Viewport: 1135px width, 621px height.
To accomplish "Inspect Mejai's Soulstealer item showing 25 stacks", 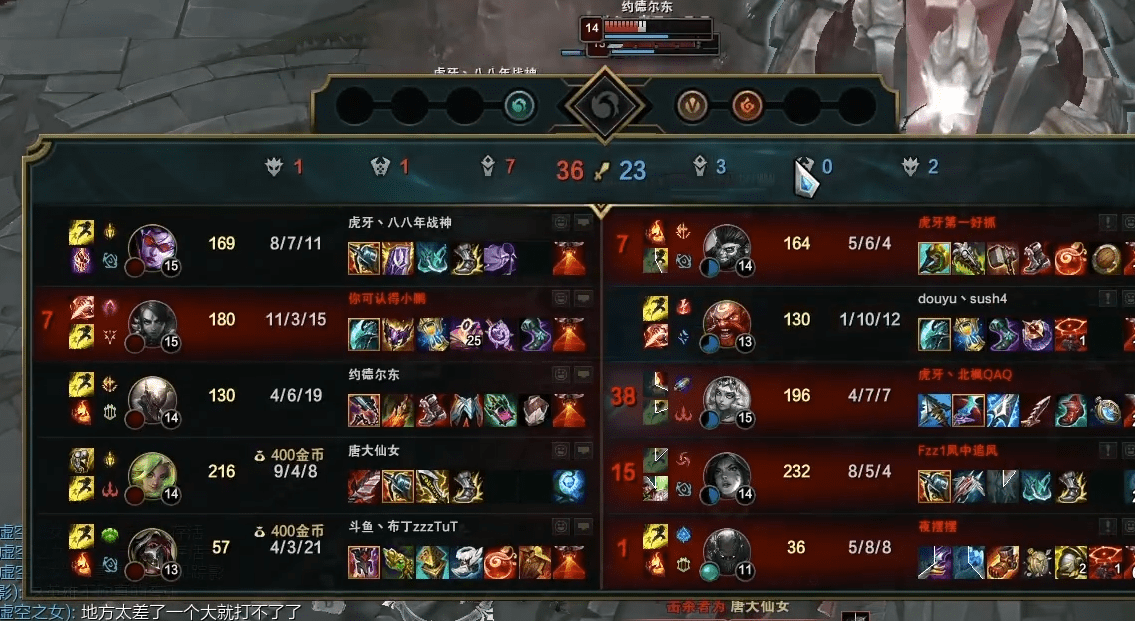I will click(465, 334).
